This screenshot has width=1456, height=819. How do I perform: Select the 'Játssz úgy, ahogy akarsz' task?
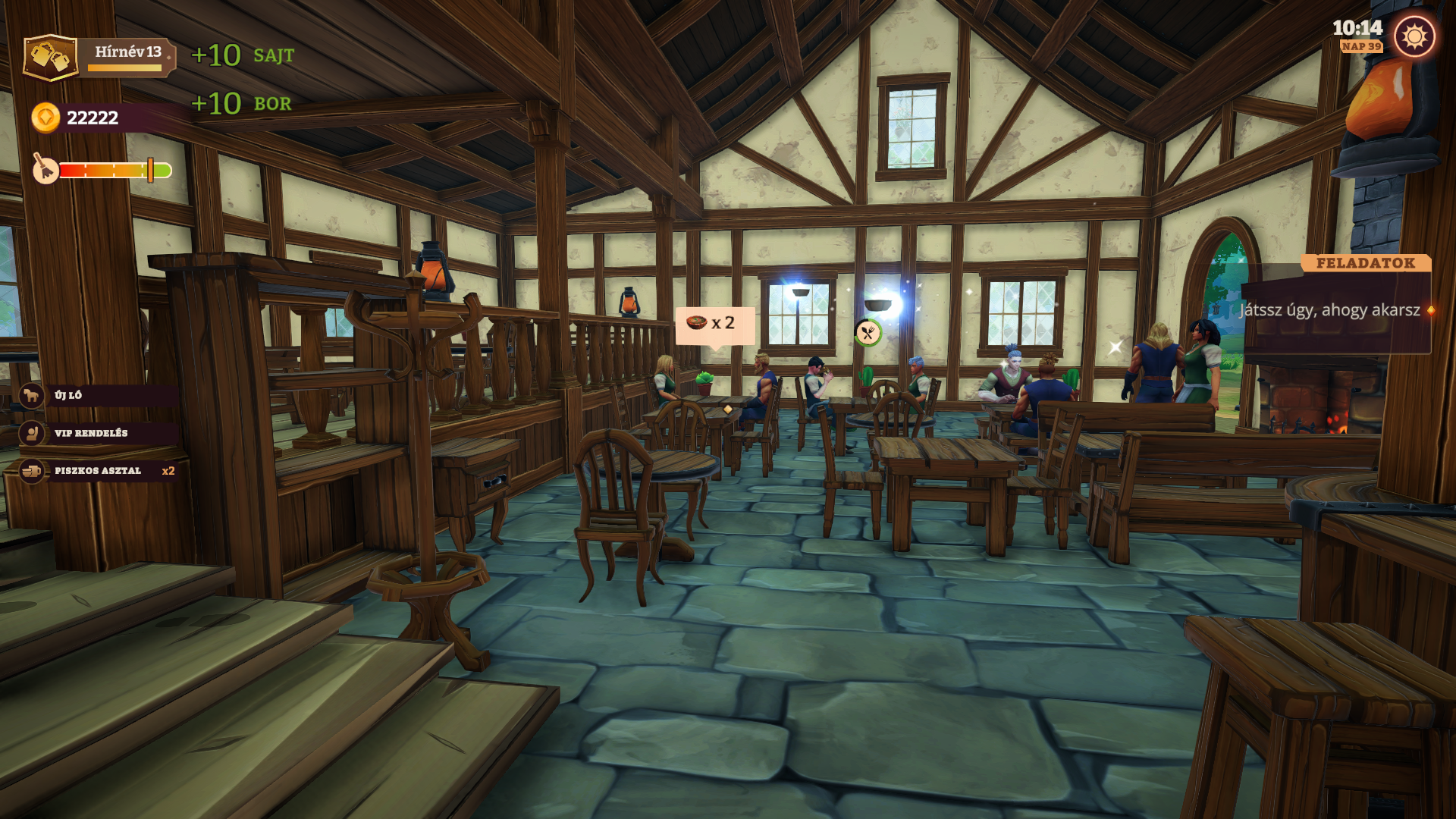[x=1330, y=310]
